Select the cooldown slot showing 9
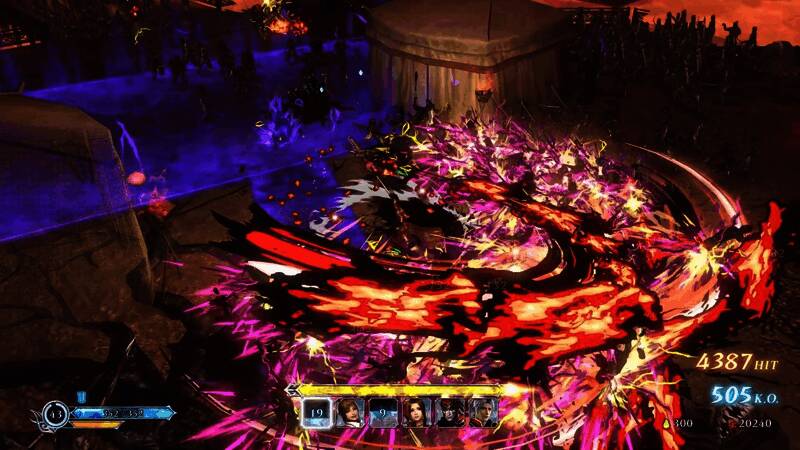The width and height of the screenshot is (800, 450). pyautogui.click(x=382, y=412)
